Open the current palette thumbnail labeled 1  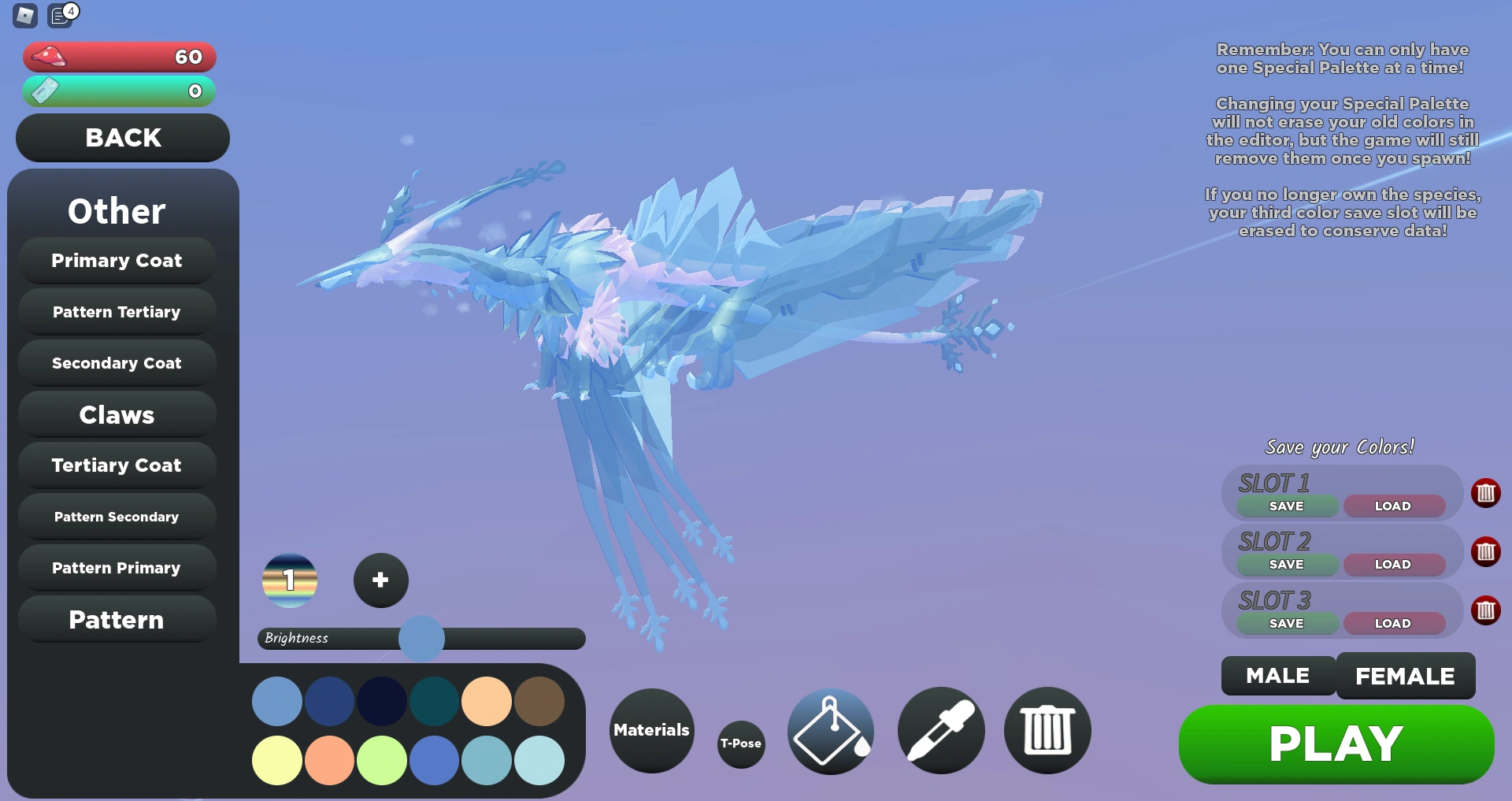click(290, 581)
